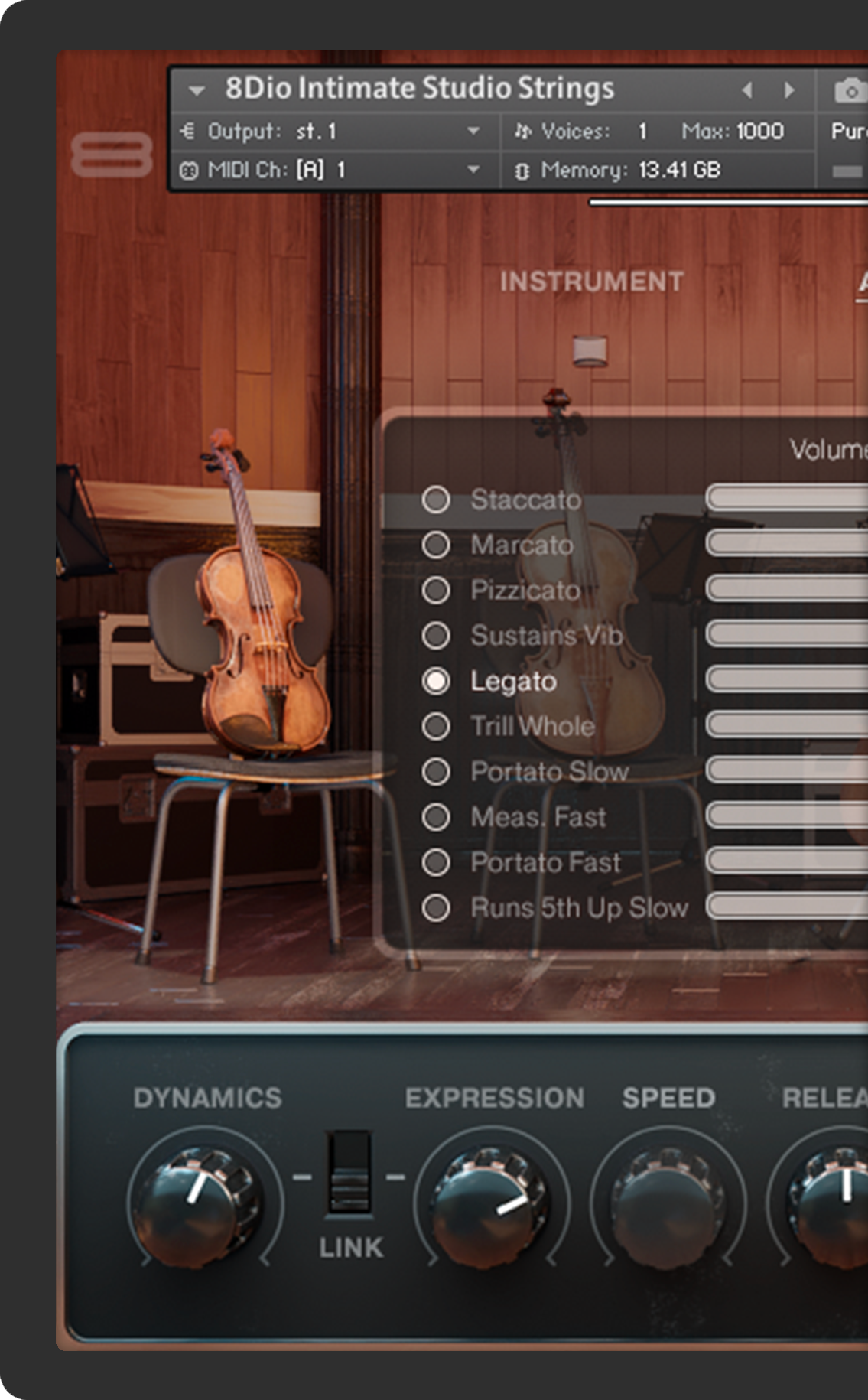Image resolution: width=868 pixels, height=1400 pixels.
Task: Enable the Portato Slow articulation
Action: [x=436, y=771]
